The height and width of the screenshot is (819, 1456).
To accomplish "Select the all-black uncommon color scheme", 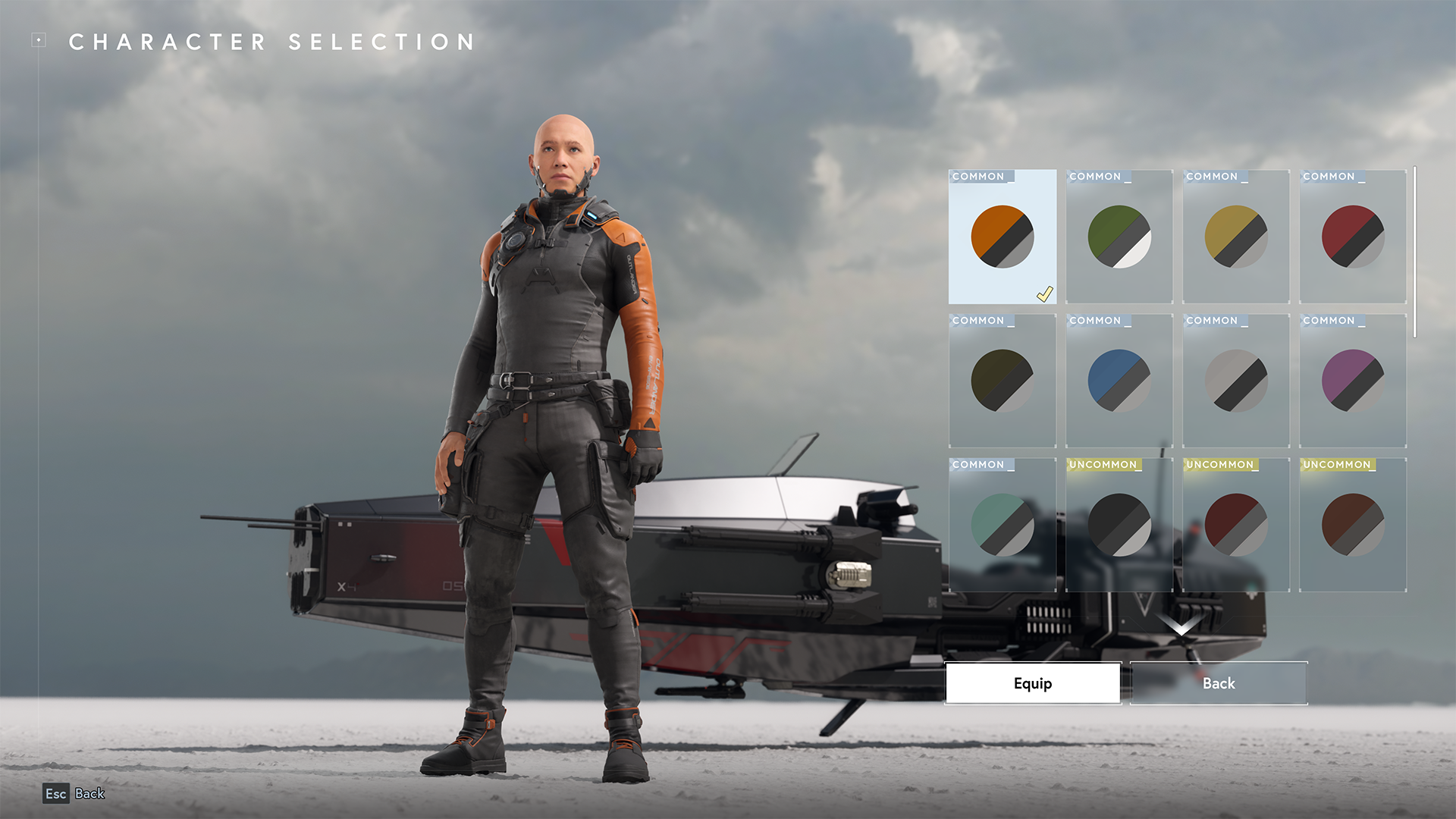I will (1119, 523).
